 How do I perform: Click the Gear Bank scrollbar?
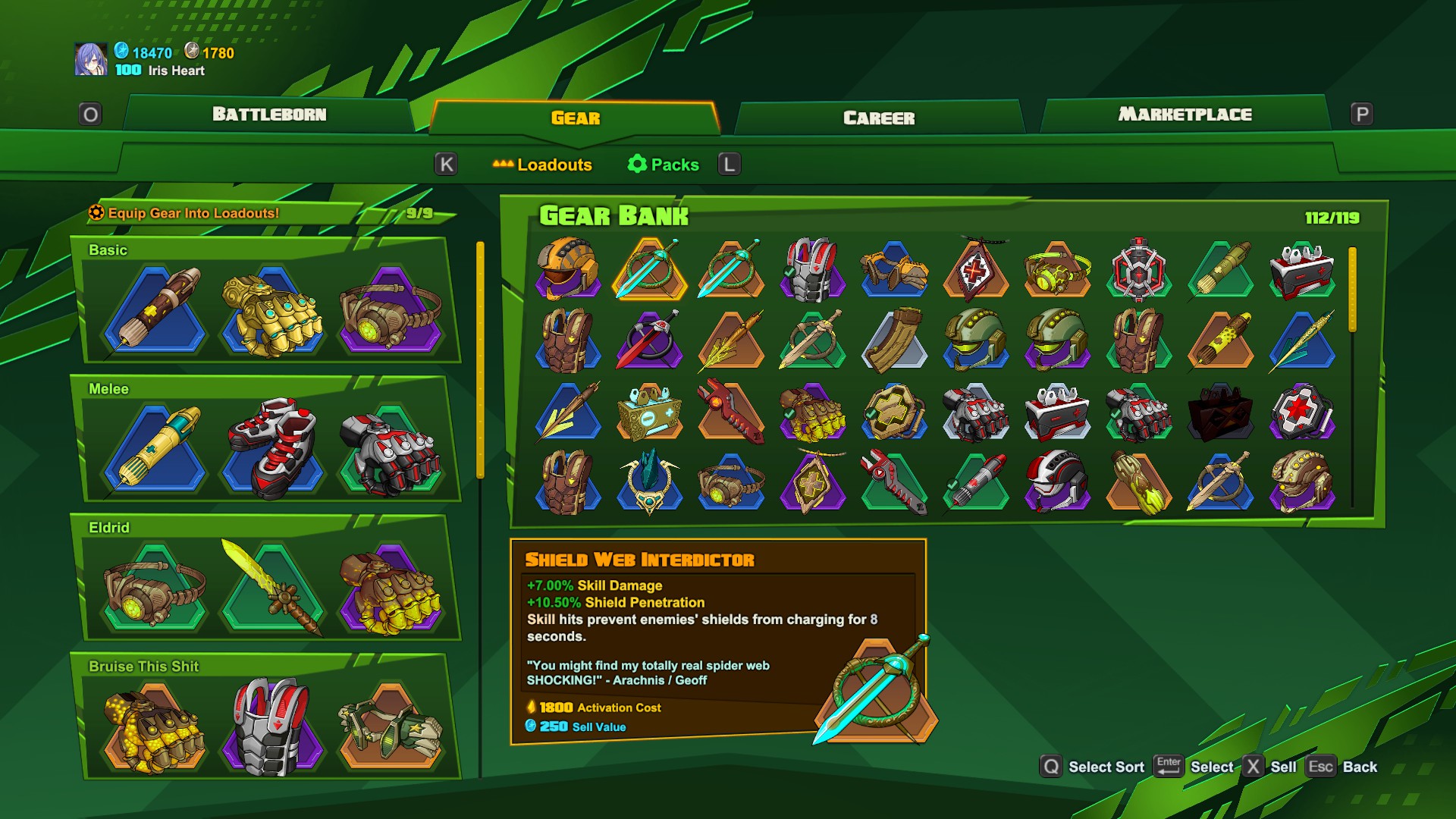(x=1352, y=288)
